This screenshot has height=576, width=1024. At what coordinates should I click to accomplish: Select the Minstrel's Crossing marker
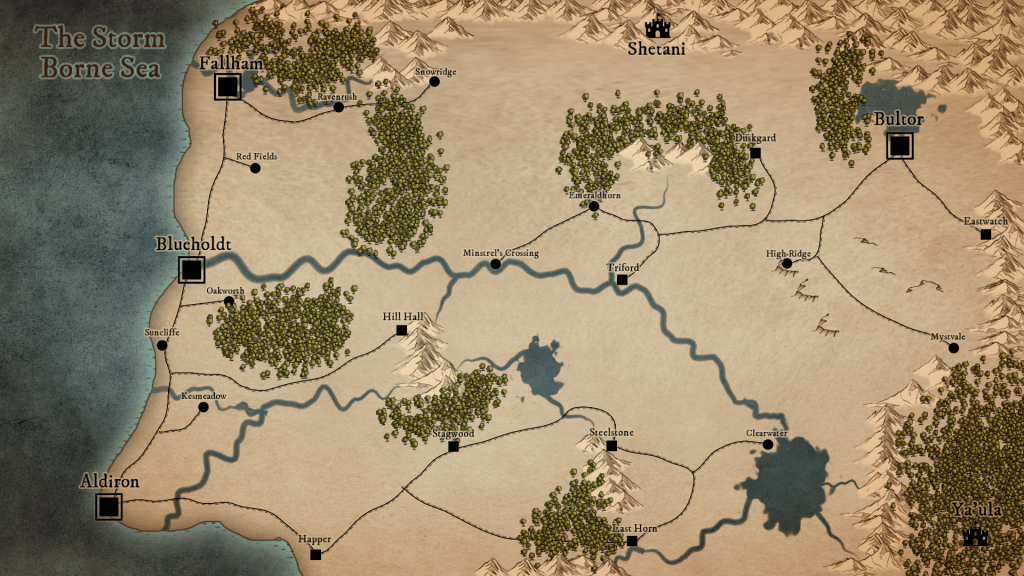(495, 265)
